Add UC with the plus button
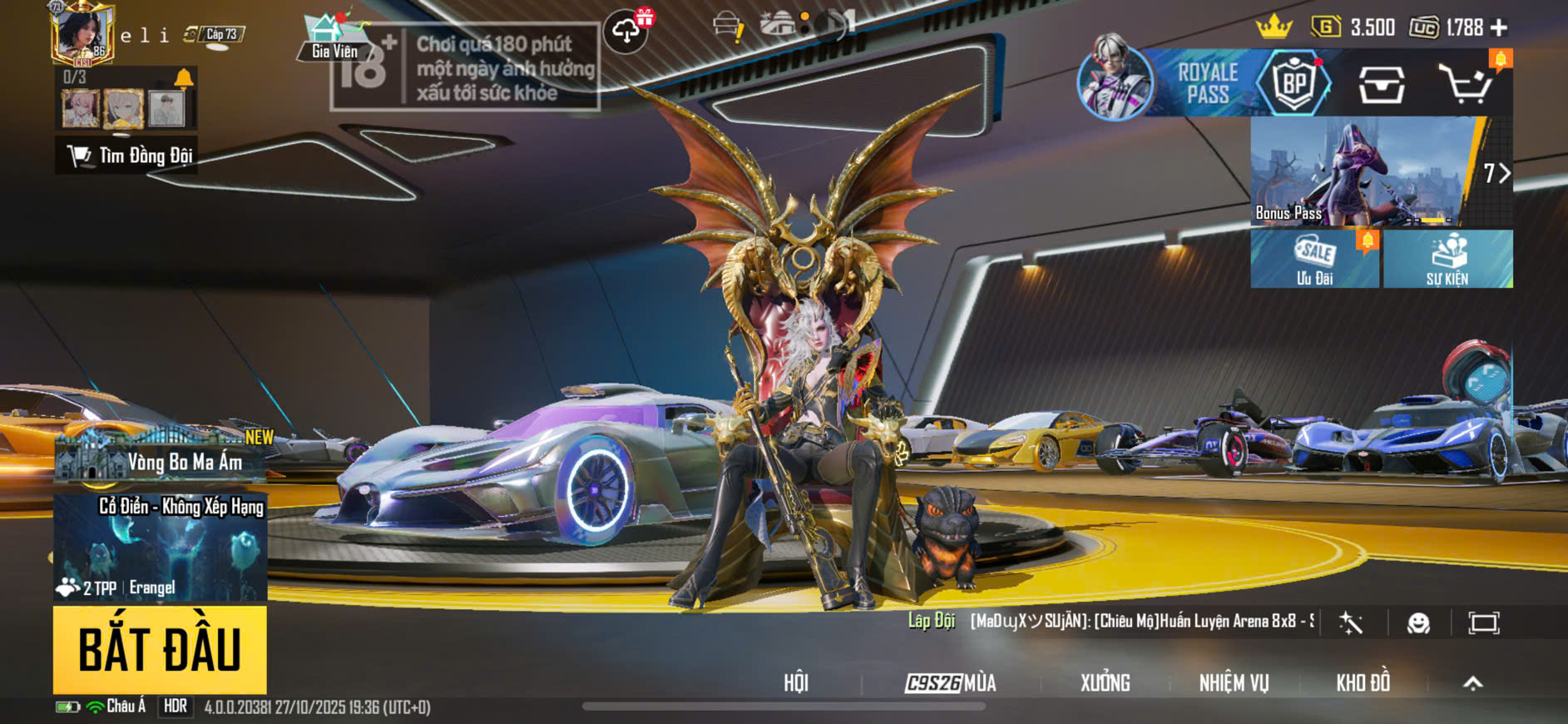The height and width of the screenshot is (724, 1568). click(1499, 28)
